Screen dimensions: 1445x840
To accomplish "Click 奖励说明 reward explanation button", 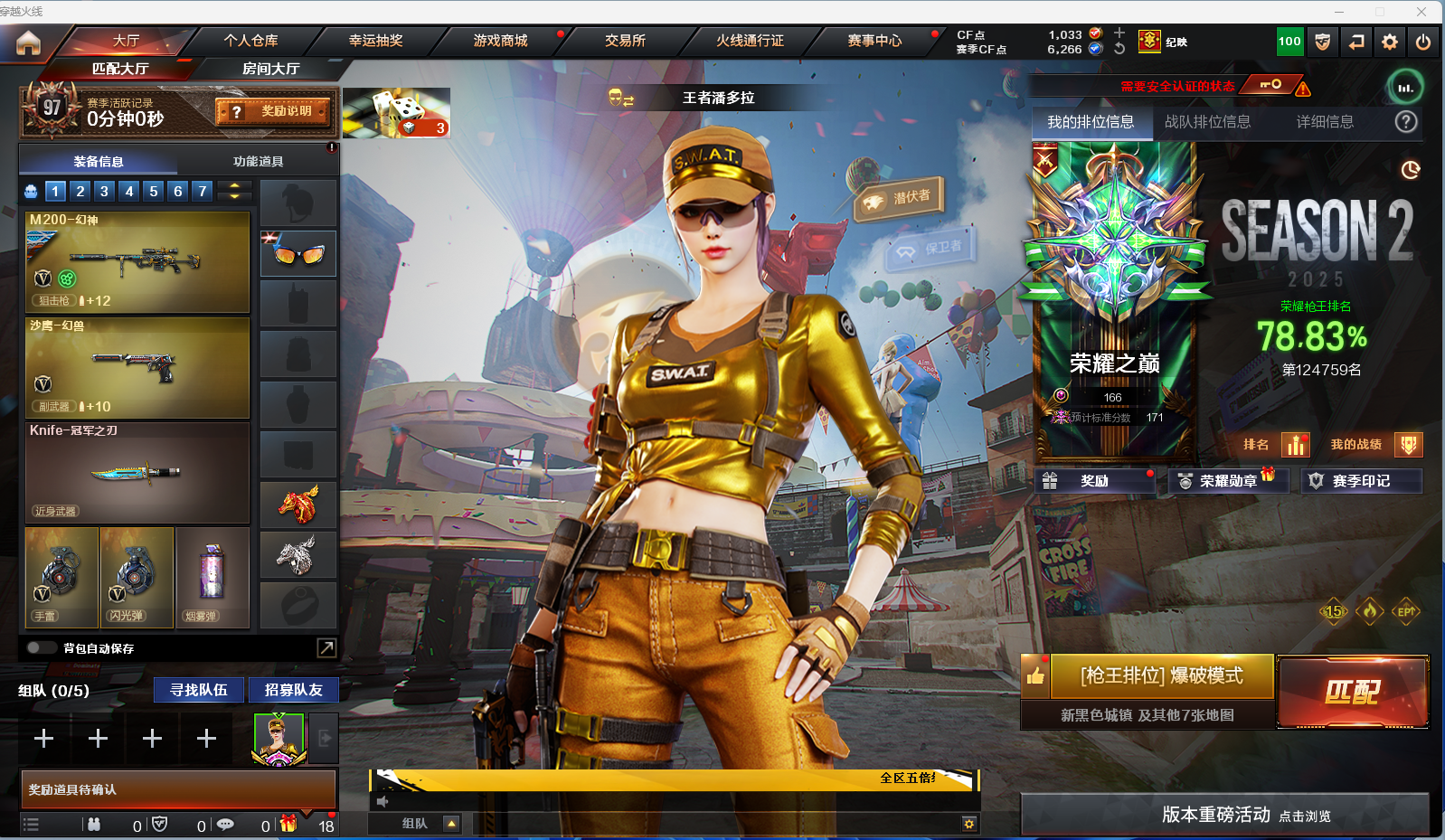I will pyautogui.click(x=273, y=111).
